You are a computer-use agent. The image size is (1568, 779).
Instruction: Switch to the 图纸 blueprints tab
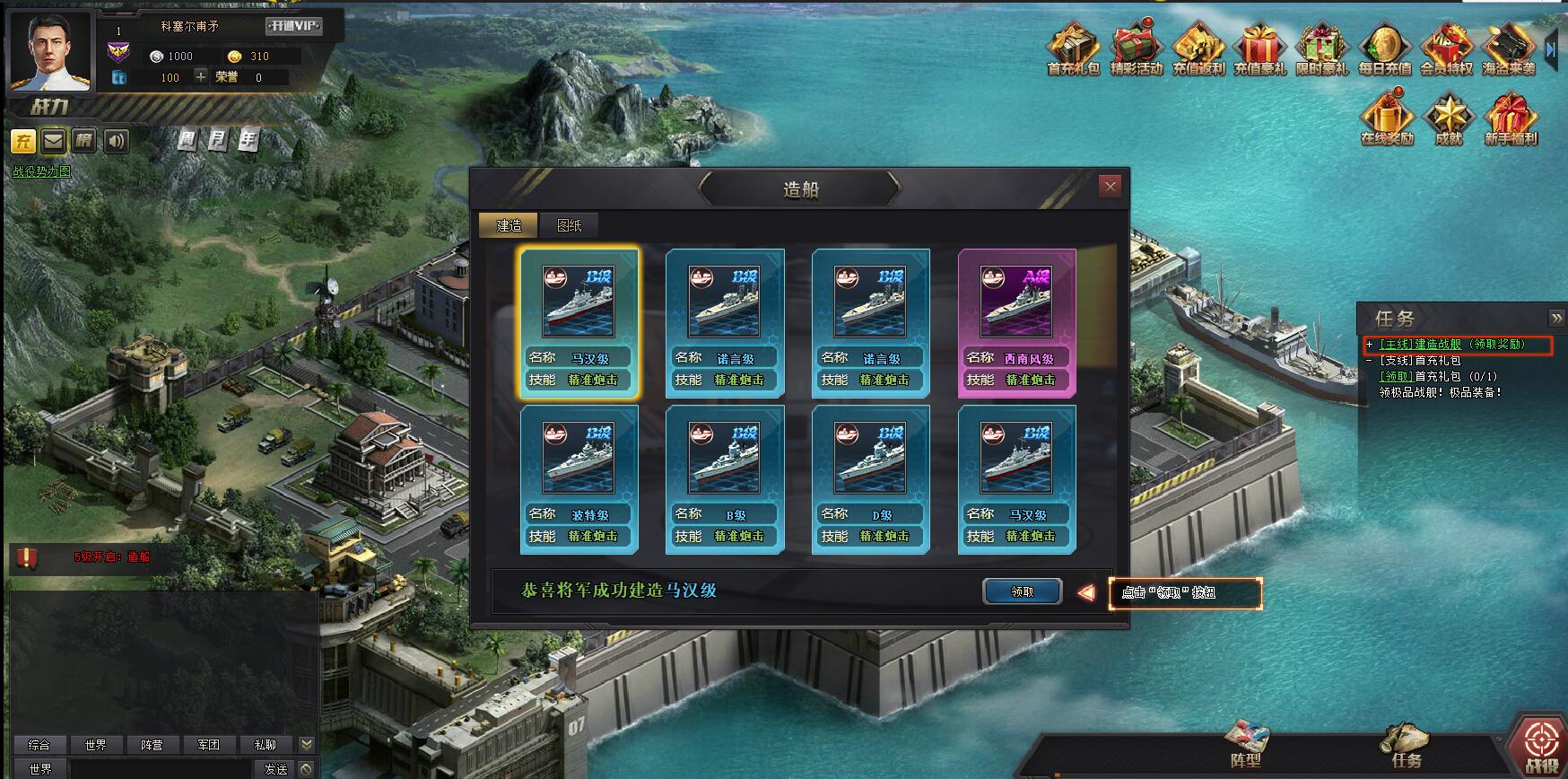tap(569, 225)
